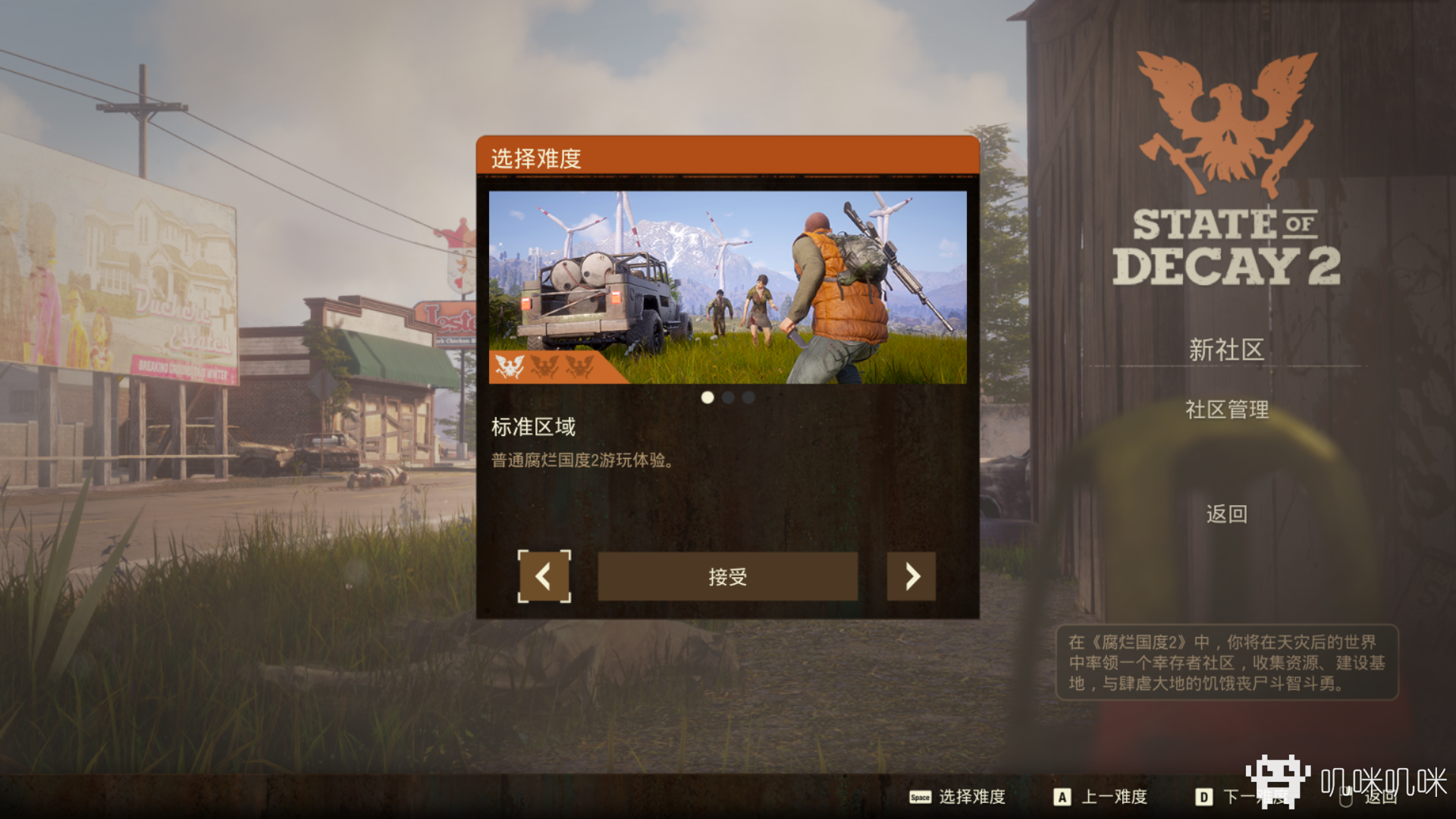Choose the 返回 entry in the right menu
Image resolution: width=1456 pixels, height=819 pixels.
tap(1226, 514)
